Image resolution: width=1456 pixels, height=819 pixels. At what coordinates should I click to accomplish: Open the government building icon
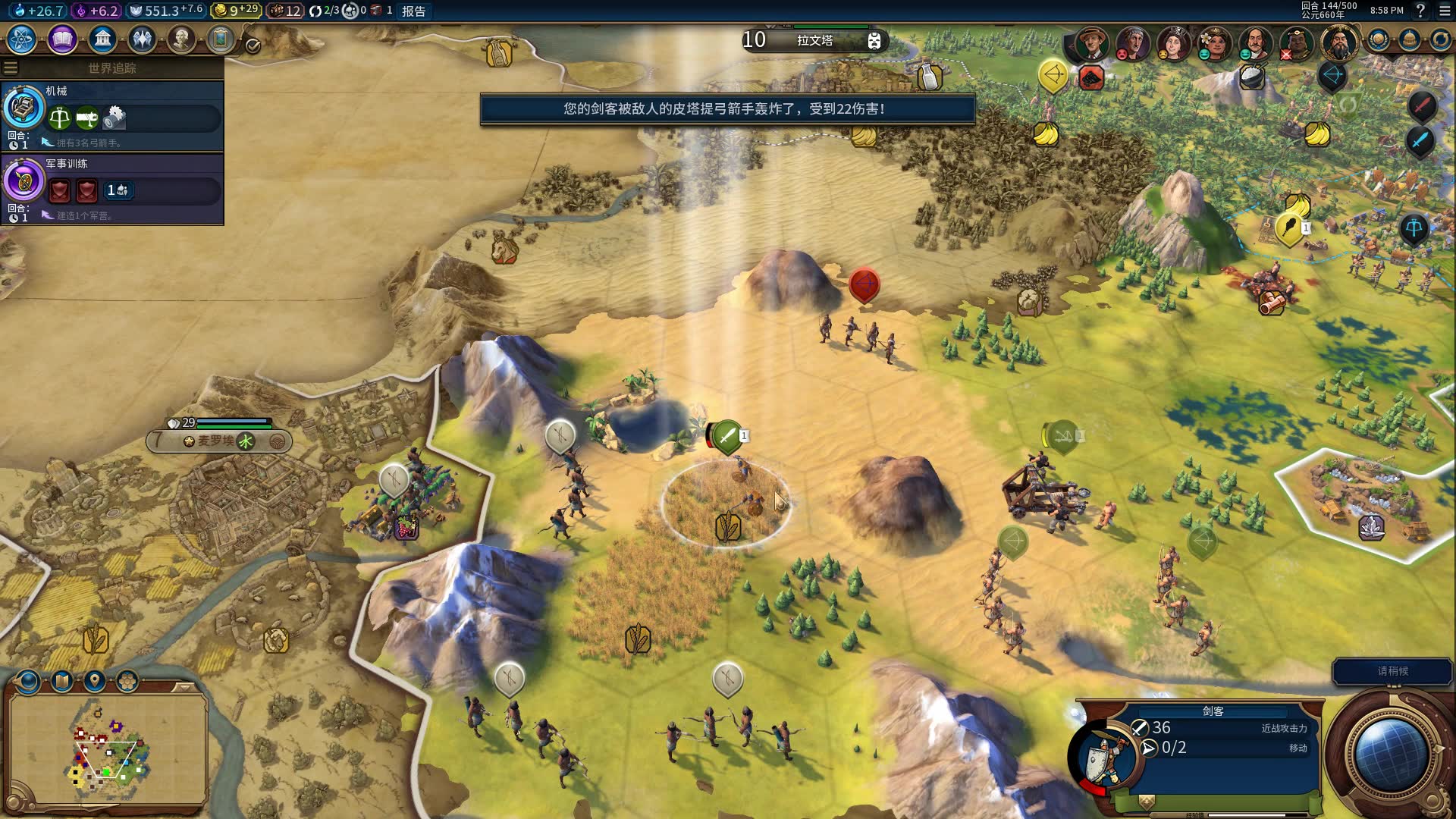[x=102, y=39]
